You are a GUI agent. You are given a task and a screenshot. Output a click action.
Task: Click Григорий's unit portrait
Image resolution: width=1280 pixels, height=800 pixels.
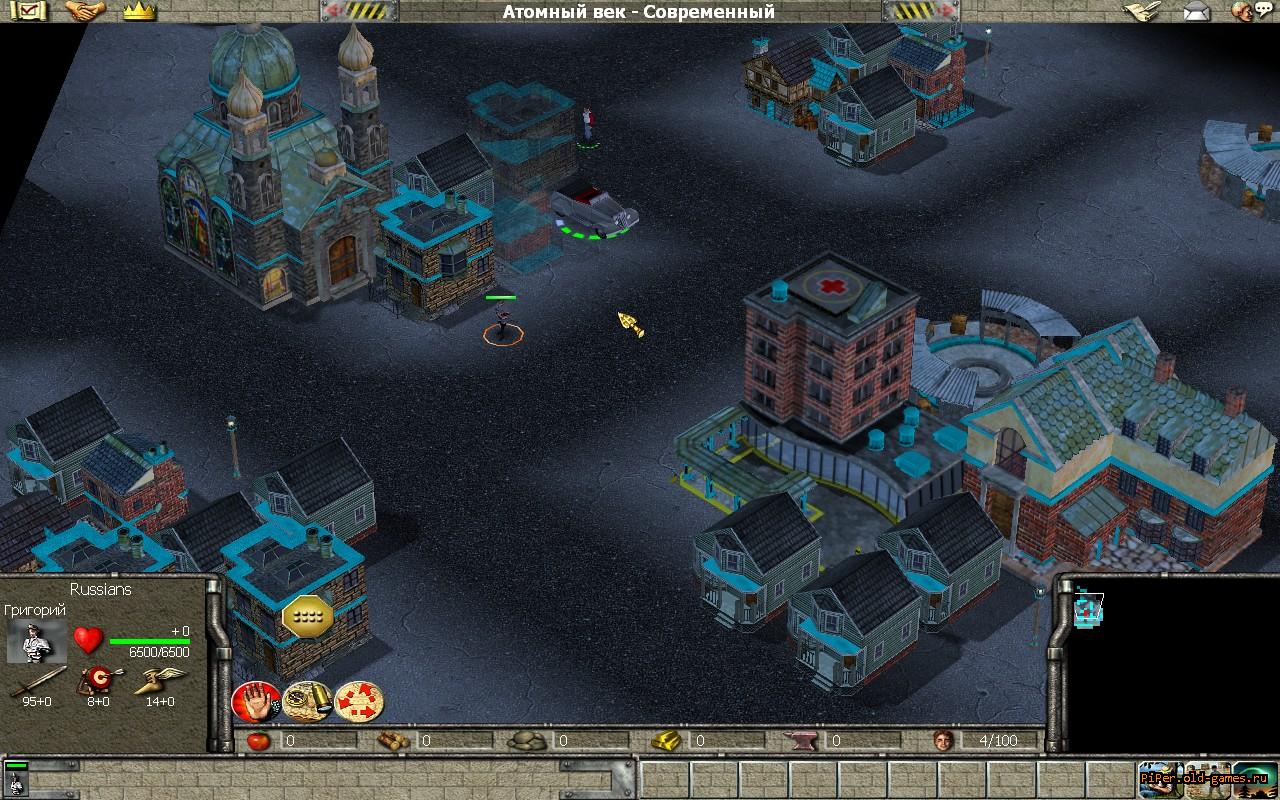pos(37,642)
